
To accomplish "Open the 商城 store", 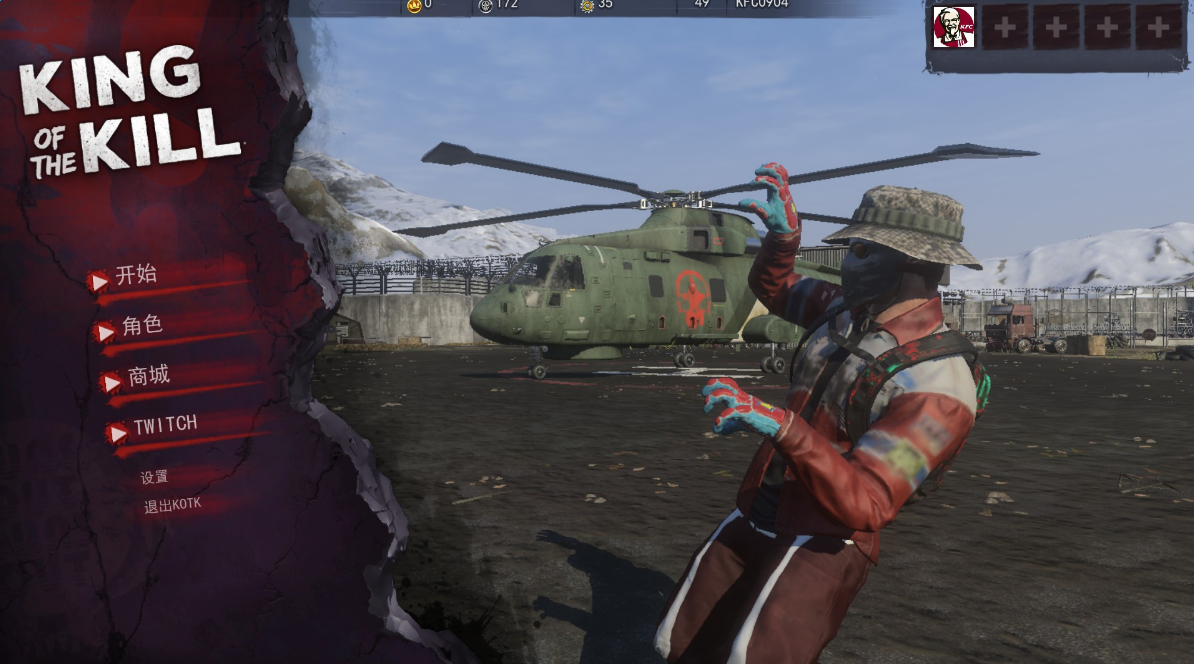I will (148, 377).
